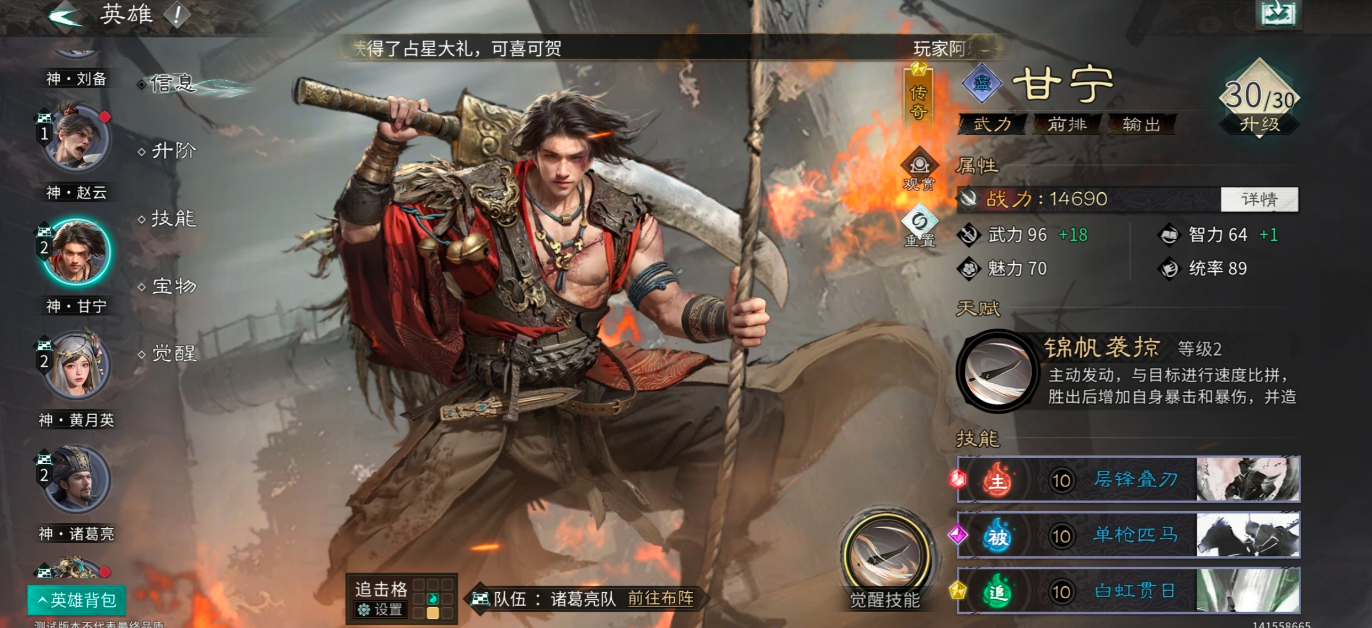This screenshot has height=628, width=1372.
Task: Click the 重置 reset icon
Action: pos(918,224)
